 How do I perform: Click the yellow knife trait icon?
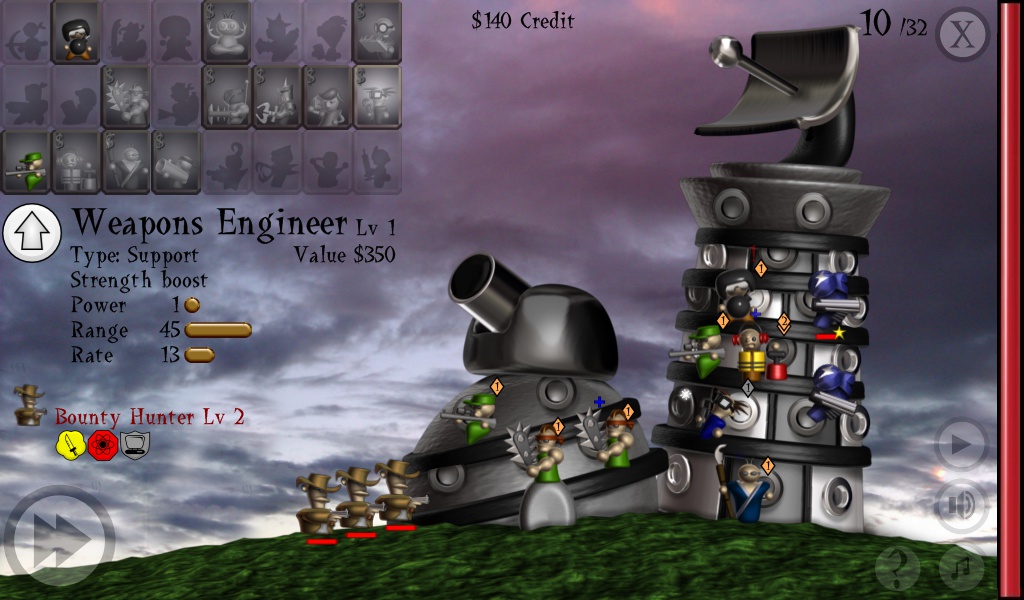click(69, 446)
